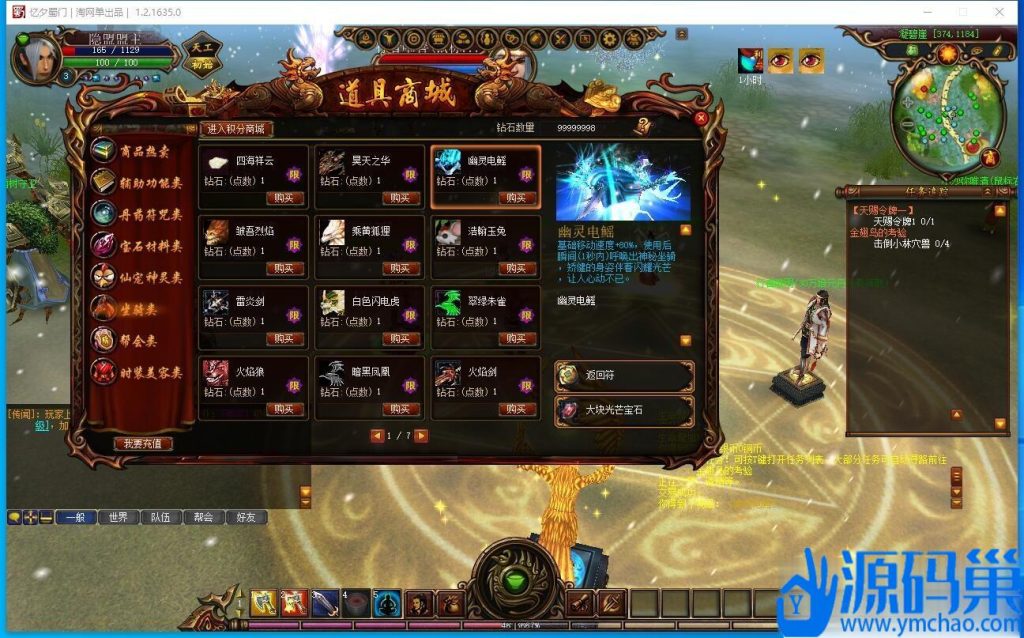Switch to the 辅助功能类 category
The image size is (1024, 638).
point(141,182)
